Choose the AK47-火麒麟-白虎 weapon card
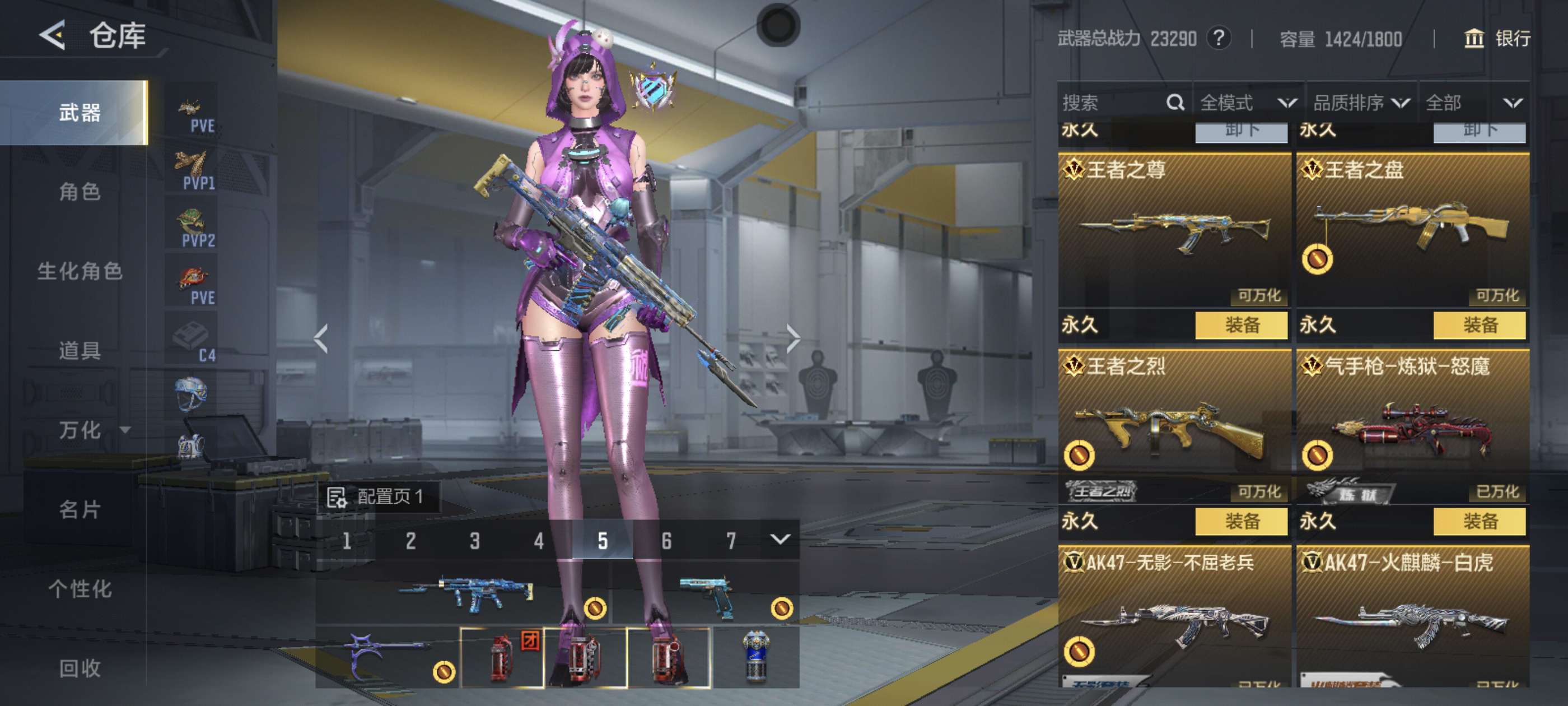The image size is (1568, 706). pyautogui.click(x=1412, y=615)
